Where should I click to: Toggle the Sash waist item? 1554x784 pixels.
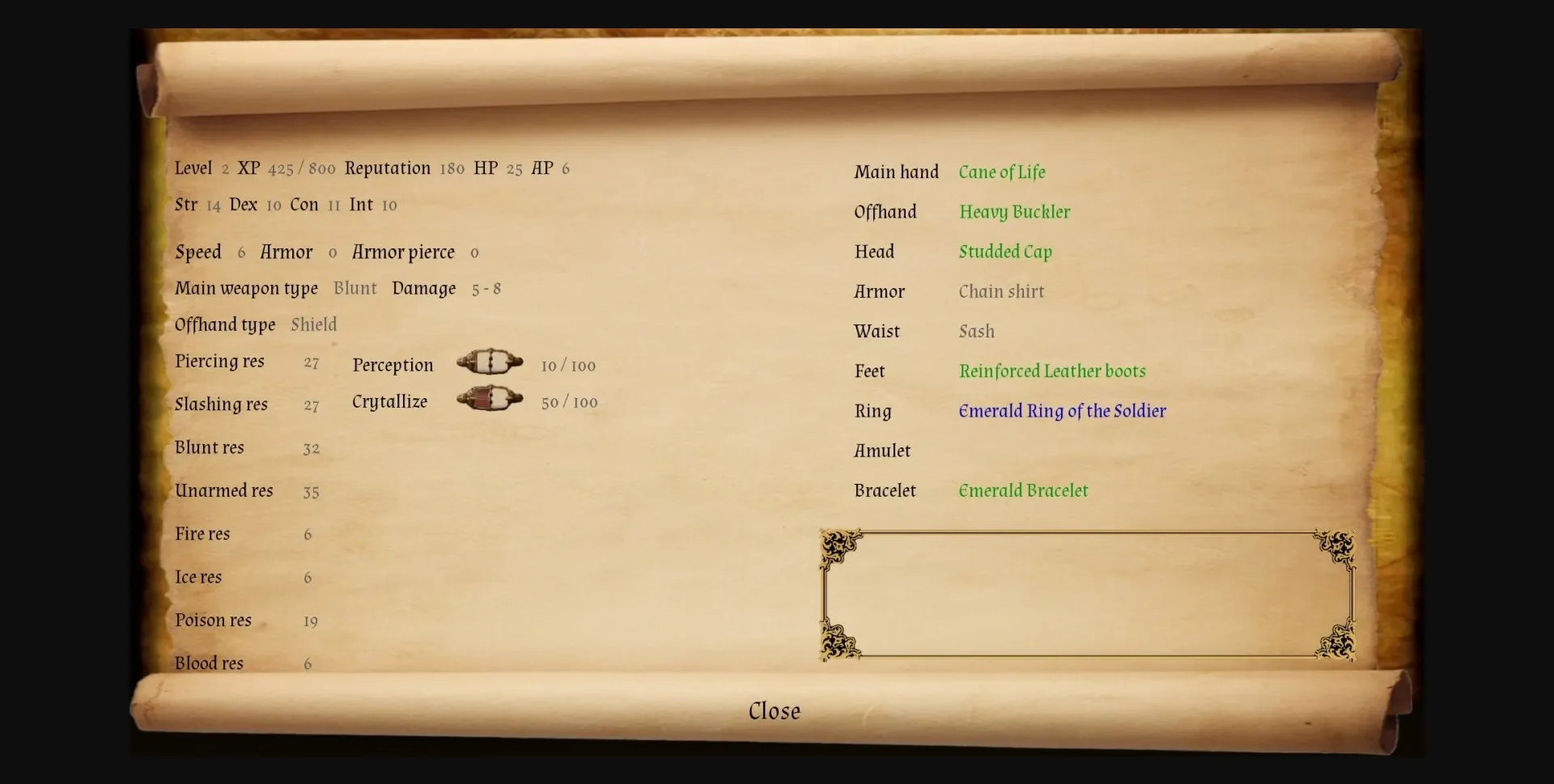[x=976, y=331]
